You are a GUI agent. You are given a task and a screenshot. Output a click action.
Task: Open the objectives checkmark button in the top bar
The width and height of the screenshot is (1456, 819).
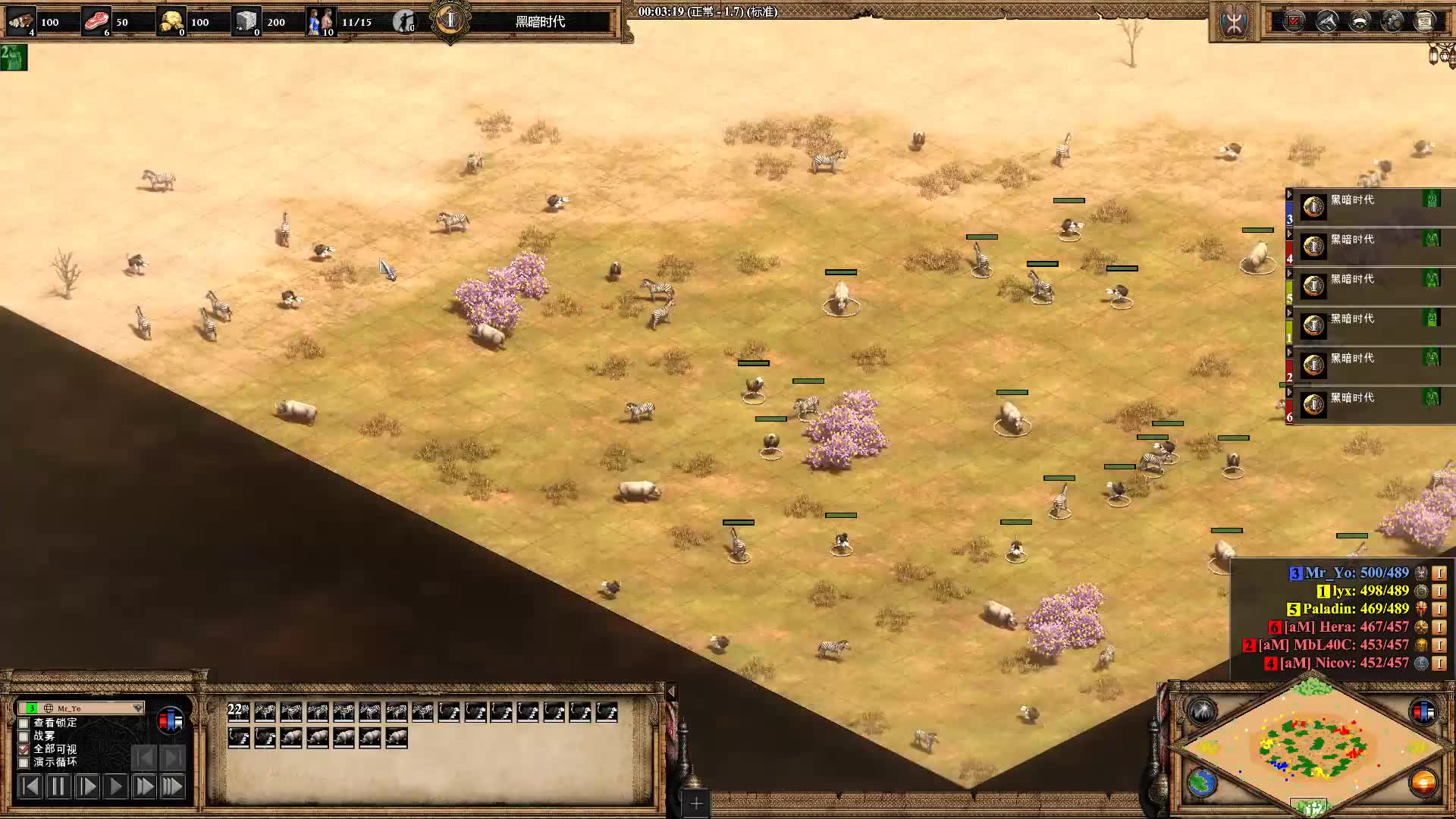point(1294,21)
